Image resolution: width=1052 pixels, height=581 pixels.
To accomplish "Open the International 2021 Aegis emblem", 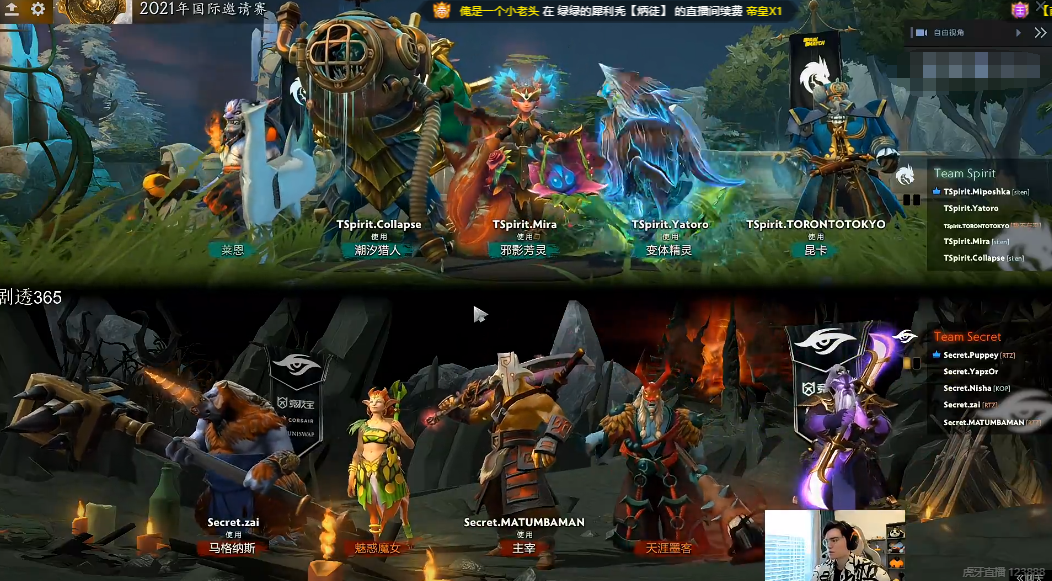I will click(x=92, y=10).
